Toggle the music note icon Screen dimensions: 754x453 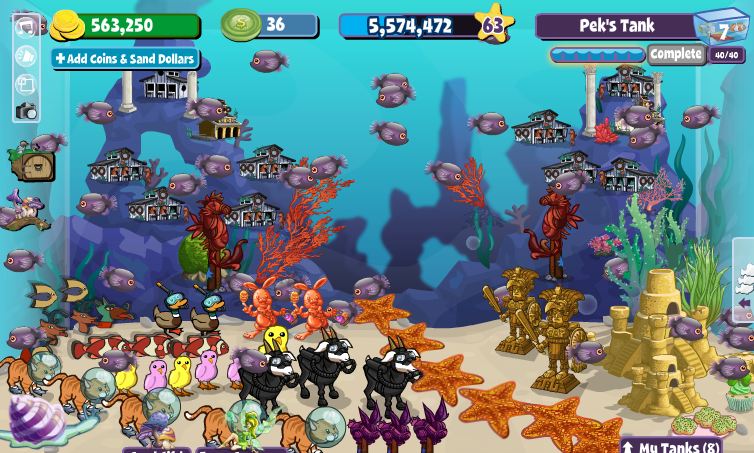tap(26, 27)
